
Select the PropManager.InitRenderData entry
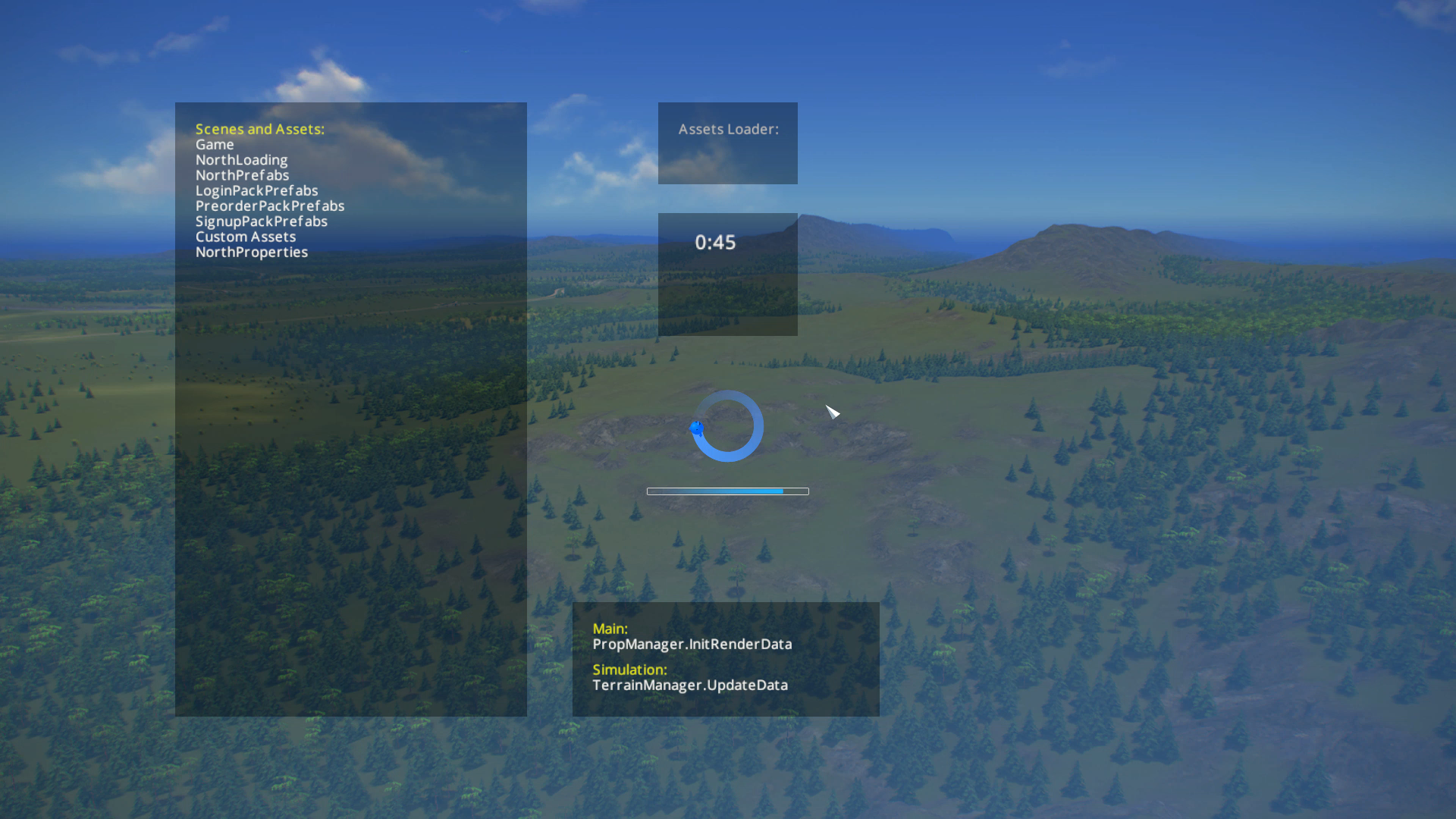tap(692, 644)
